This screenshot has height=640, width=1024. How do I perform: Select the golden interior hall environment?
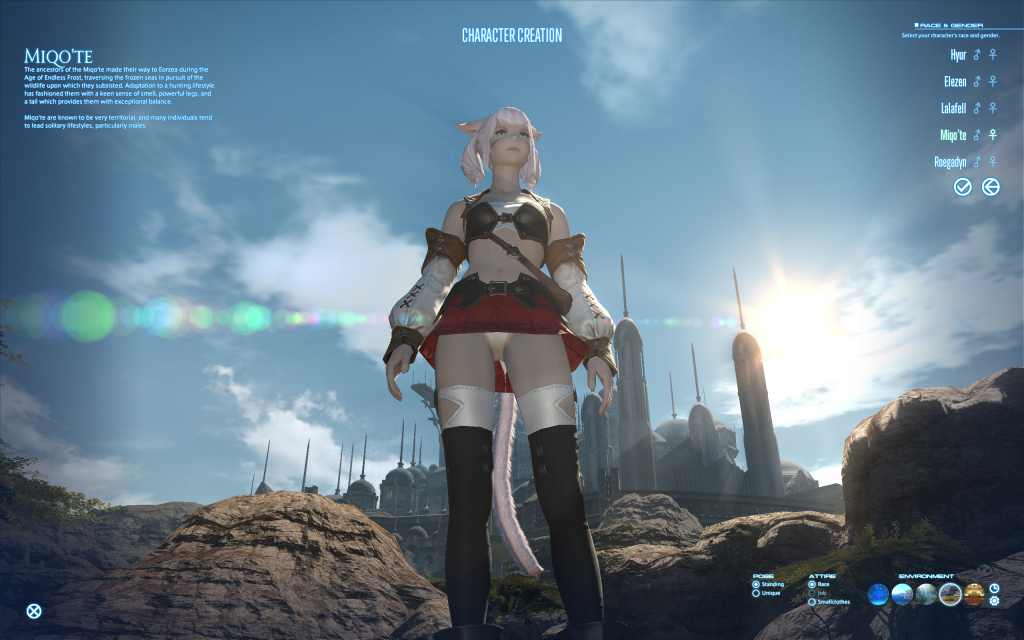[974, 595]
